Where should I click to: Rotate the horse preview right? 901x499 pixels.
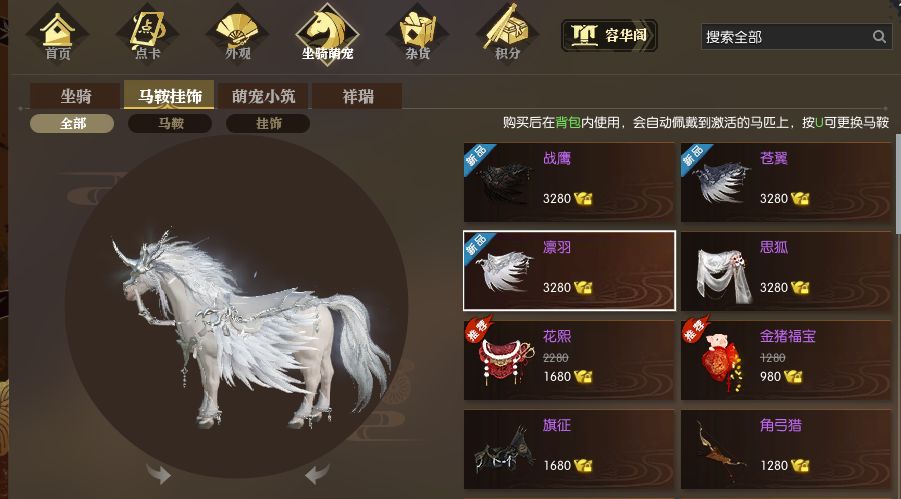[x=317, y=473]
